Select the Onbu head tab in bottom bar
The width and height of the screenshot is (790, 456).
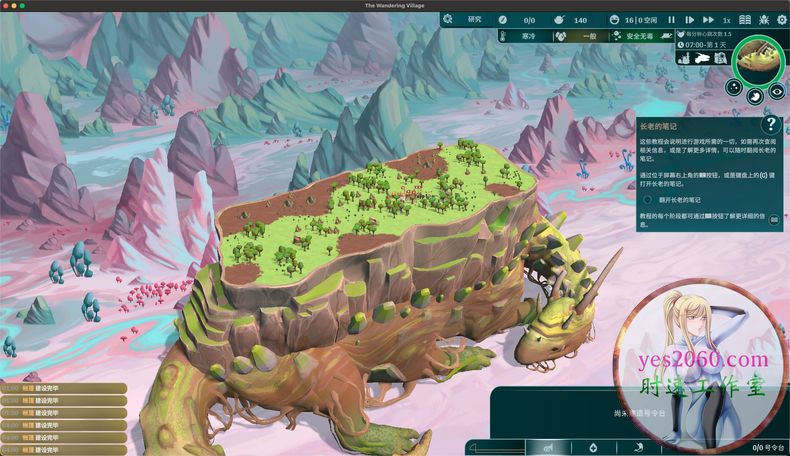pyautogui.click(x=548, y=447)
